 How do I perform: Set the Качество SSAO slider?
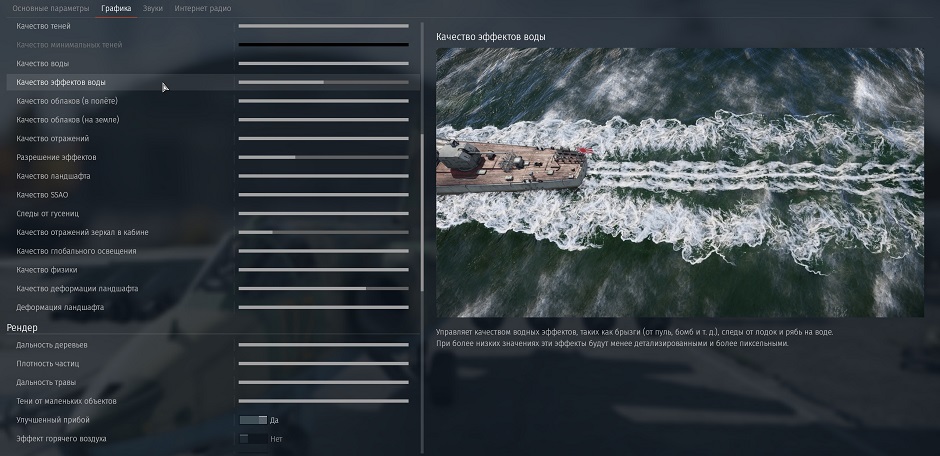(323, 195)
